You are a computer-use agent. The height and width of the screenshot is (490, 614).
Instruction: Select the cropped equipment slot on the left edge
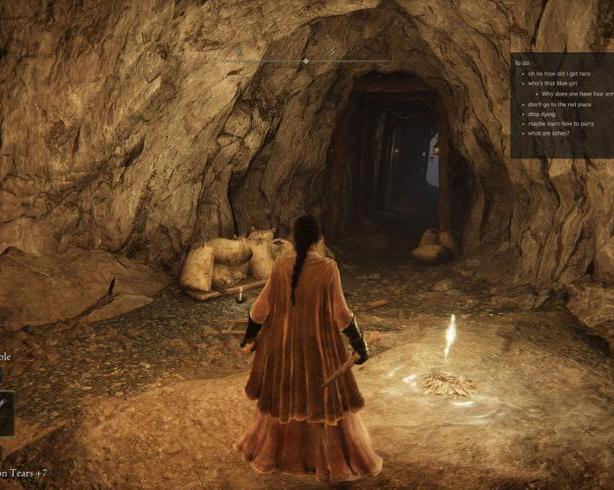pyautogui.click(x=6, y=412)
